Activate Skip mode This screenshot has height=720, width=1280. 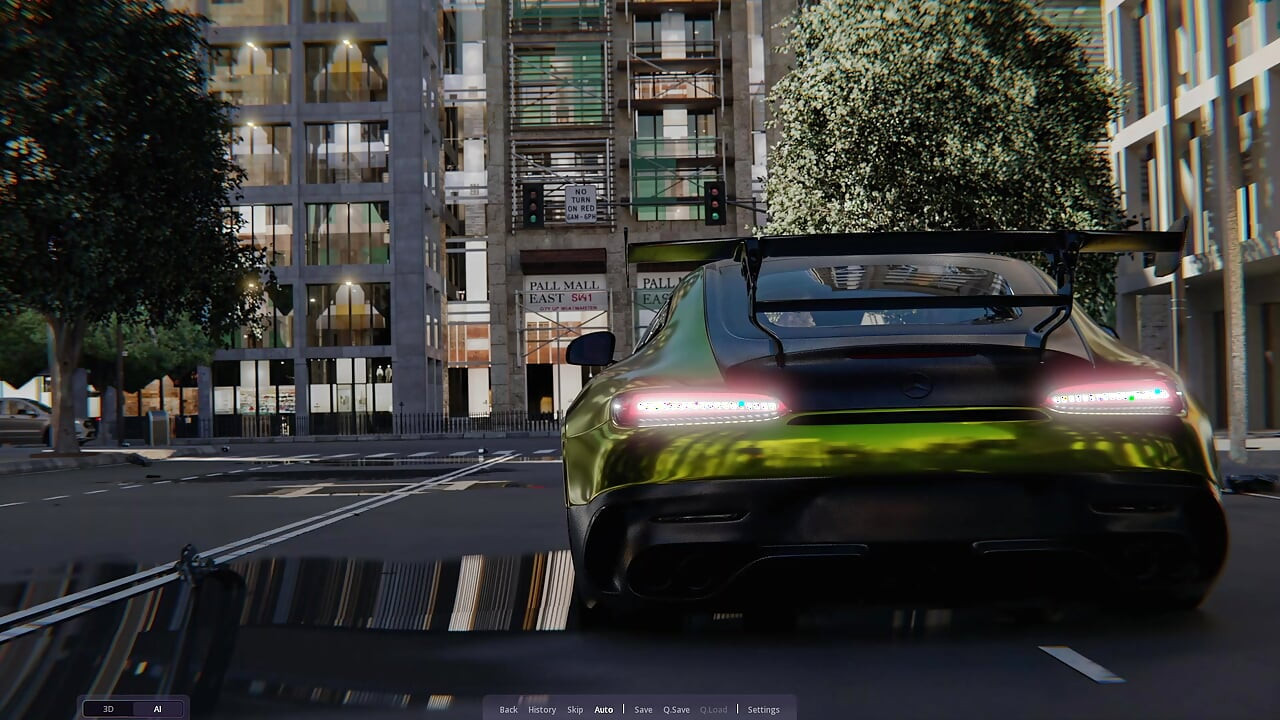point(575,710)
